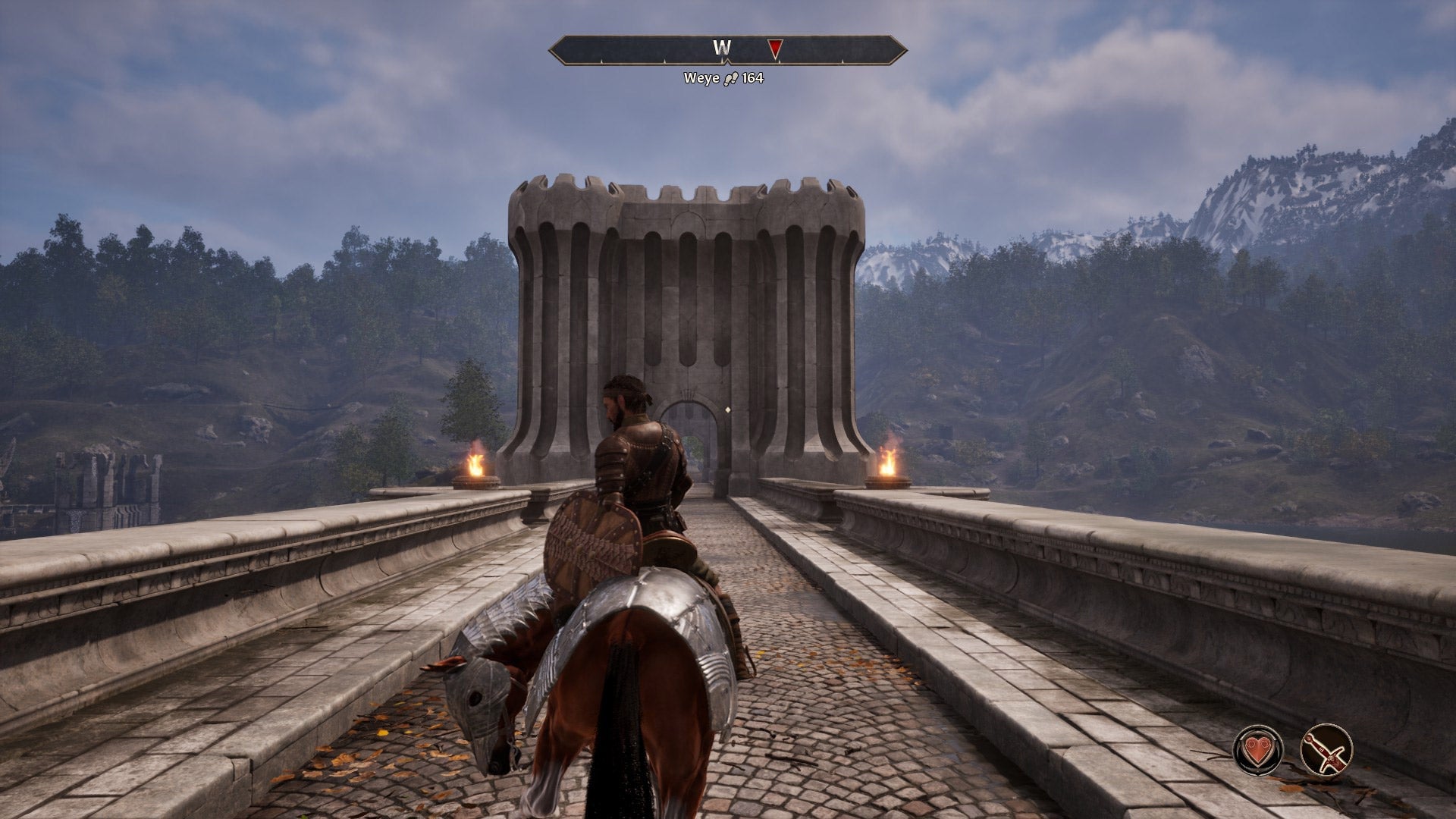This screenshot has width=1456, height=819.
Task: Click the 164 distance counter
Action: tap(752, 76)
